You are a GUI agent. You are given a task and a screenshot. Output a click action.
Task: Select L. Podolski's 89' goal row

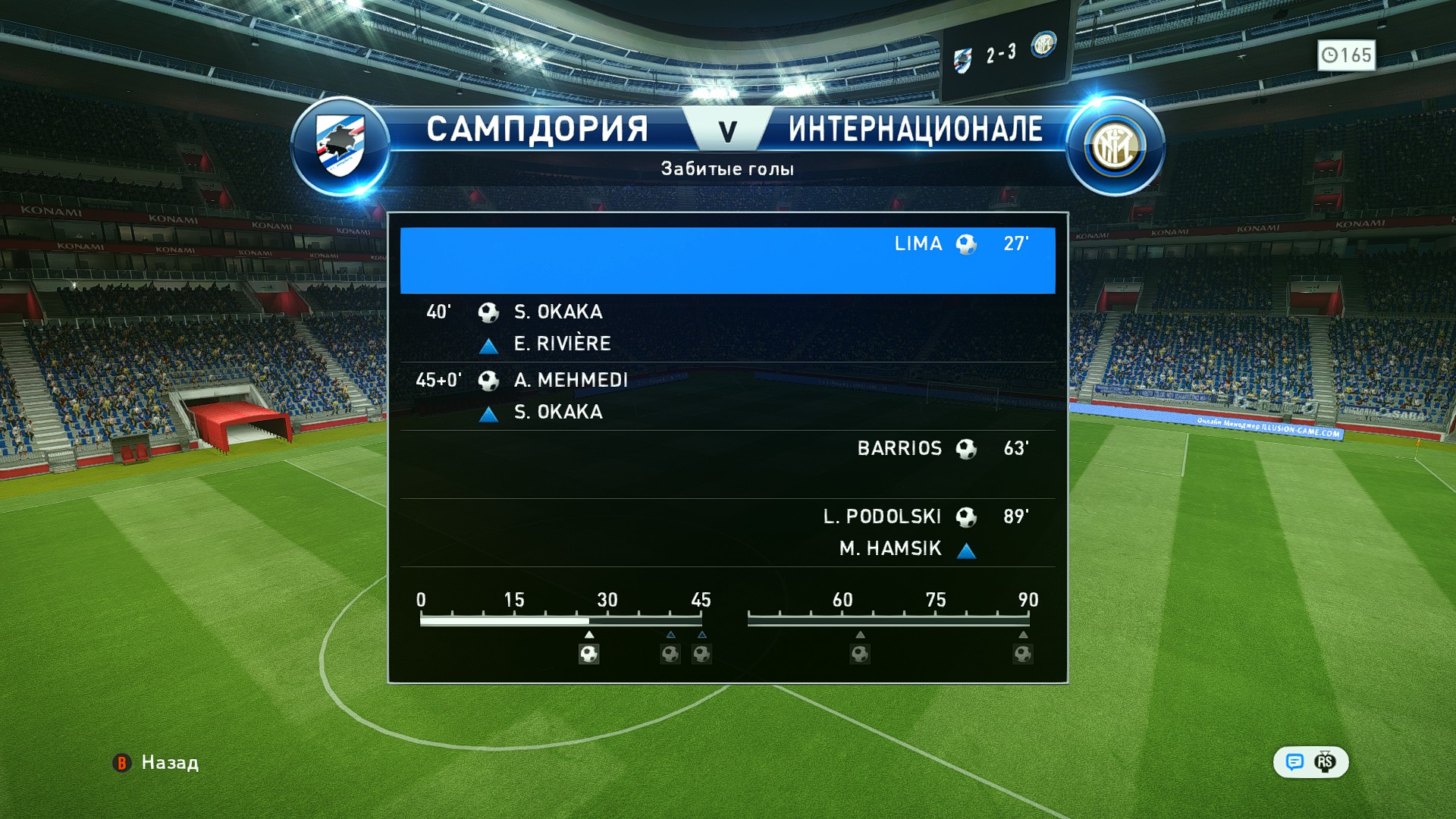(x=727, y=532)
